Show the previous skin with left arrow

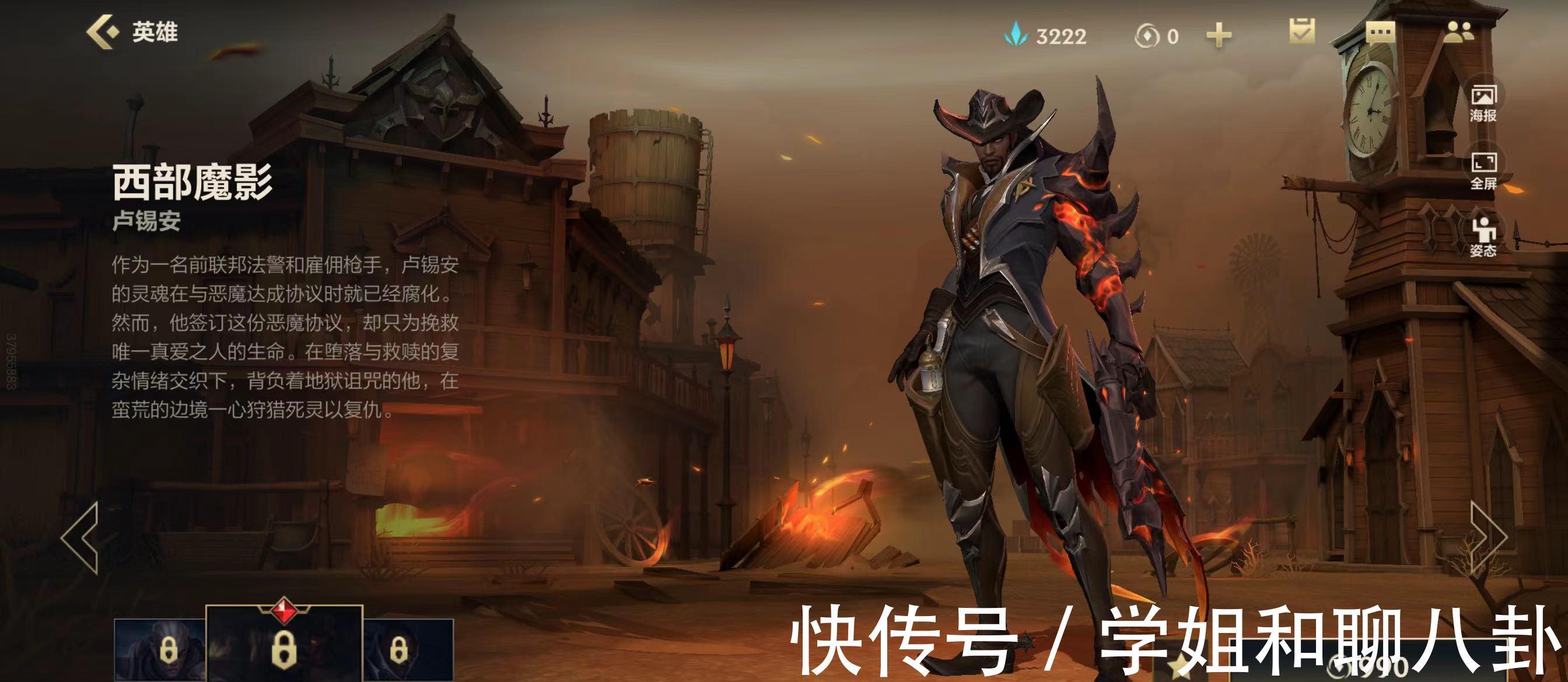click(x=80, y=538)
